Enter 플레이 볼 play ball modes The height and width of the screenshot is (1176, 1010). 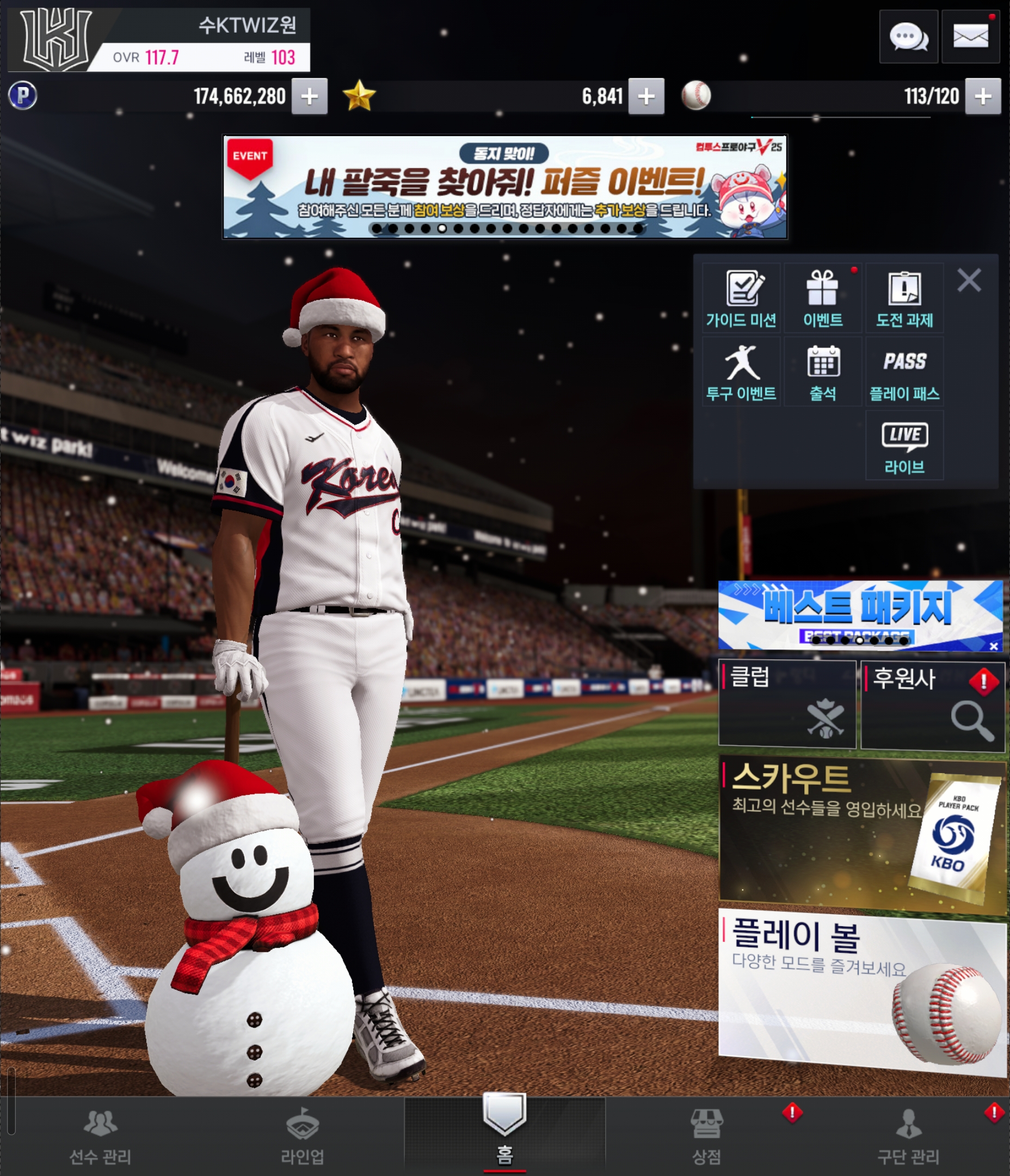(861, 993)
